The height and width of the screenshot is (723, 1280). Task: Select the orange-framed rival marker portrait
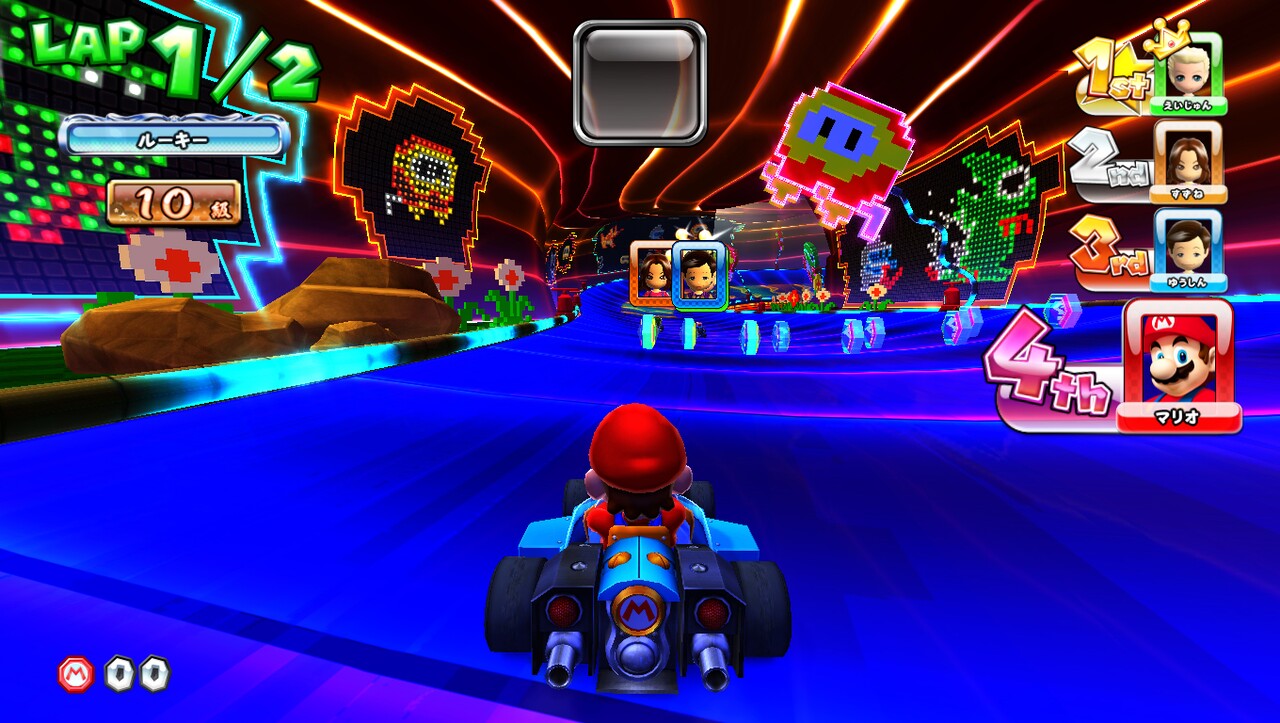point(651,271)
